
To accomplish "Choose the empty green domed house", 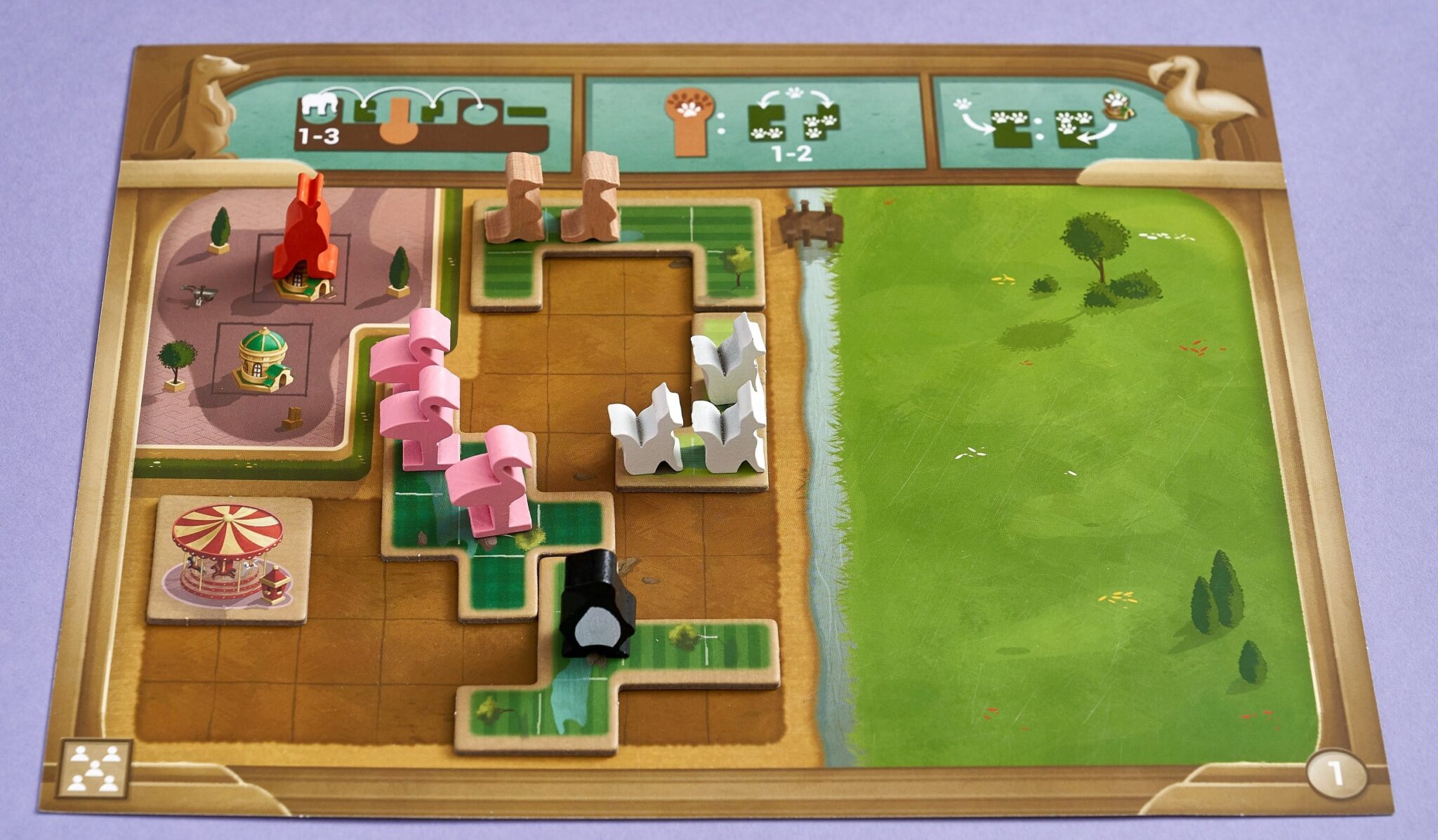I will pyautogui.click(x=262, y=359).
